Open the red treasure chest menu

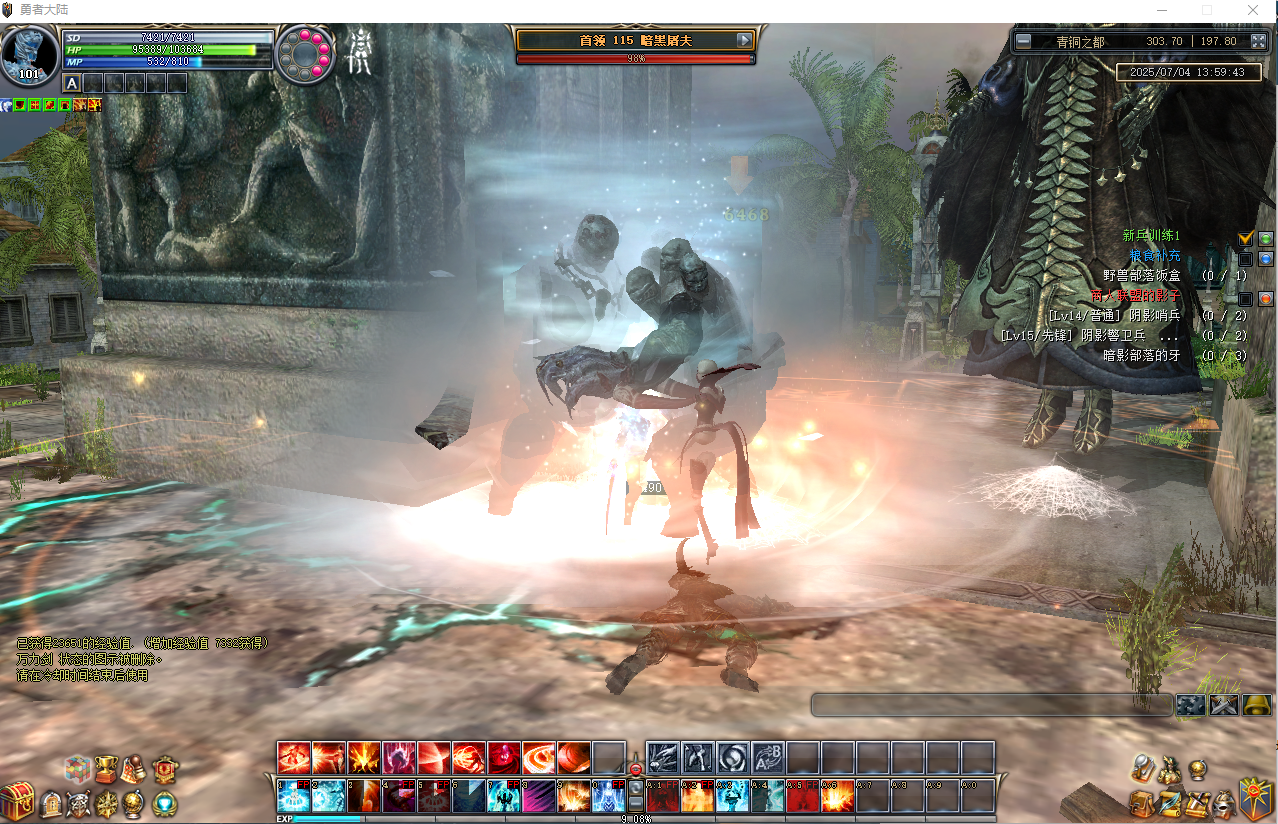[x=16, y=801]
